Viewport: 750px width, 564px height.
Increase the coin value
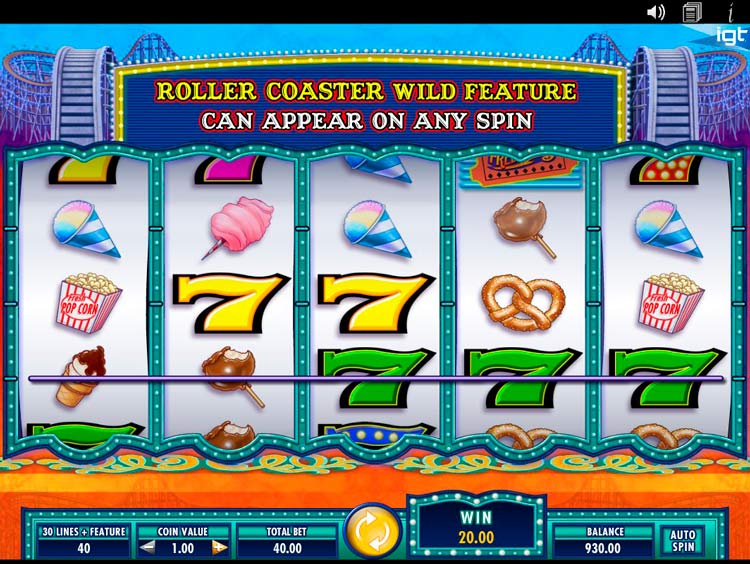tap(219, 547)
